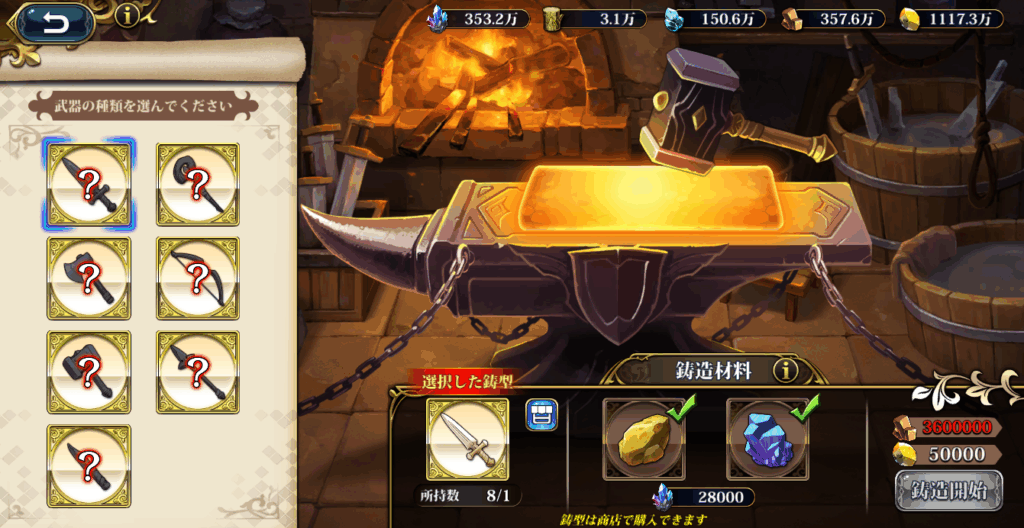The image size is (1024, 528).
Task: Select the bow weapon type
Action: click(198, 279)
